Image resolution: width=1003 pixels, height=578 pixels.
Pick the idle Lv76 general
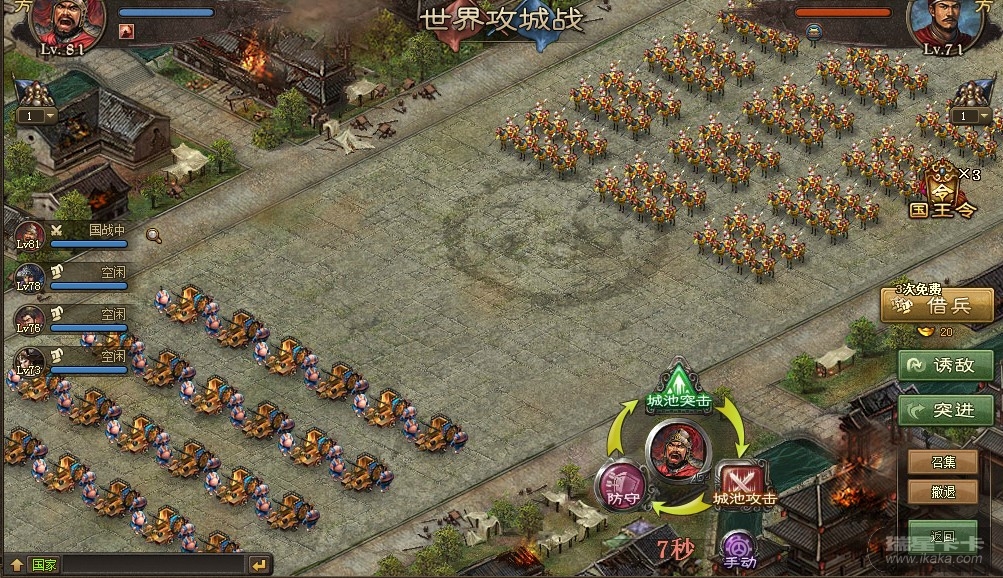point(30,320)
